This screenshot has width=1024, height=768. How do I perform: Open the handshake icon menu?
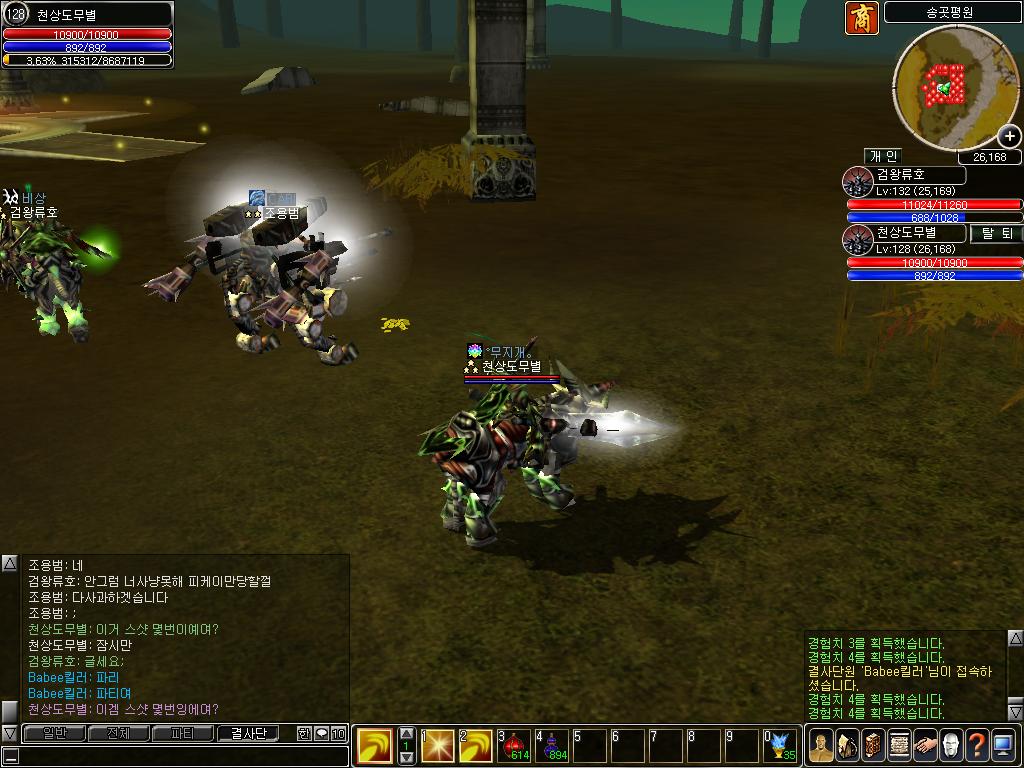tap(925, 745)
